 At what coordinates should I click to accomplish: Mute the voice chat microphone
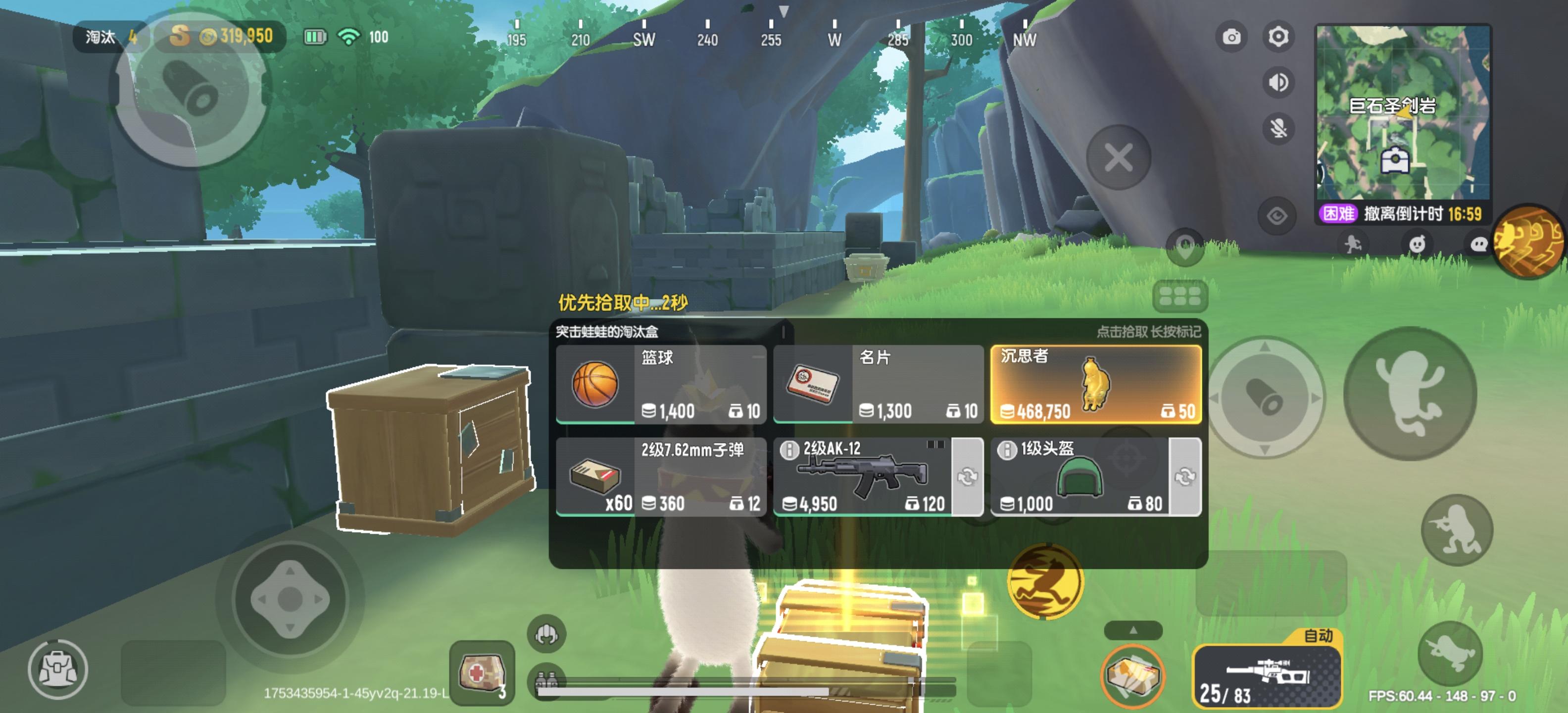pyautogui.click(x=1280, y=129)
